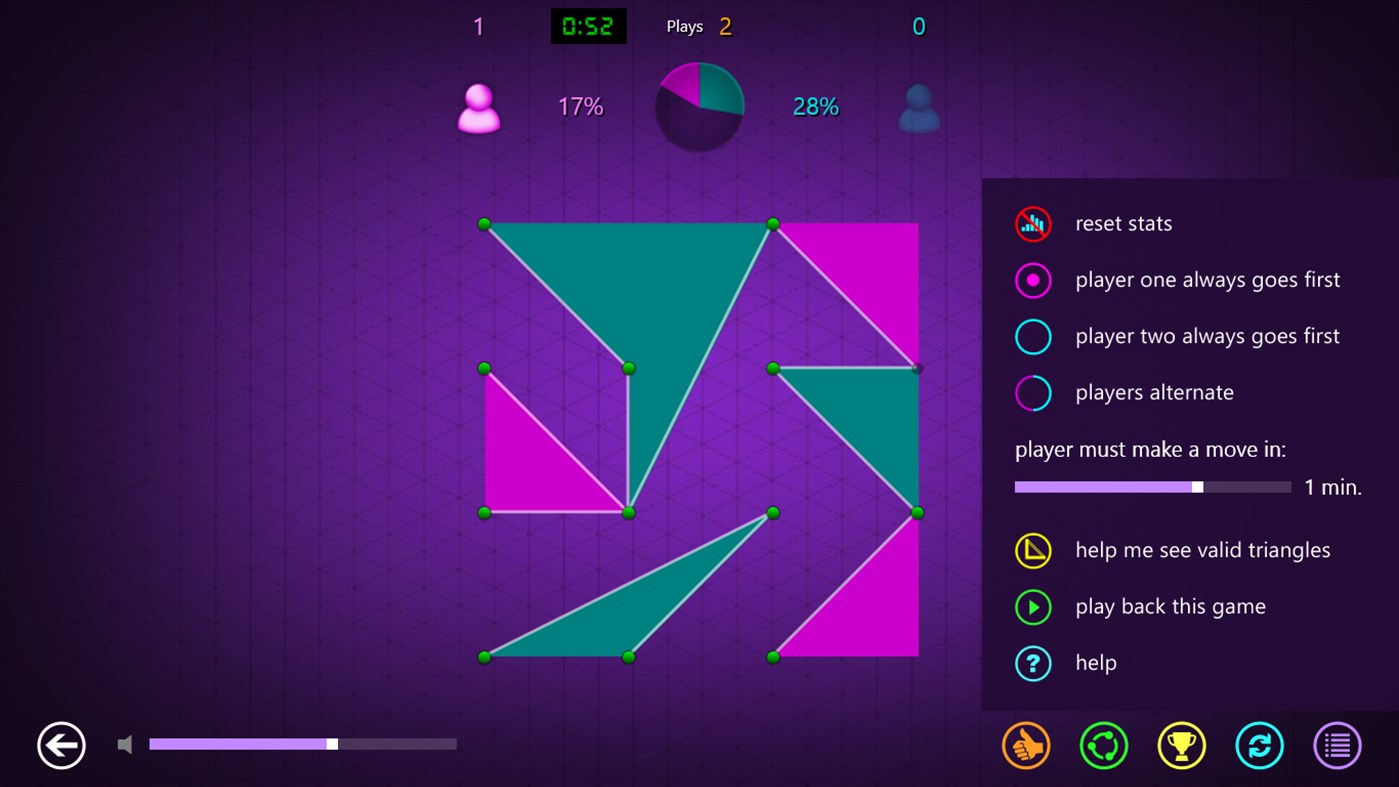Click the green countdown timer display
Viewport: 1399px width, 787px height.
(588, 26)
